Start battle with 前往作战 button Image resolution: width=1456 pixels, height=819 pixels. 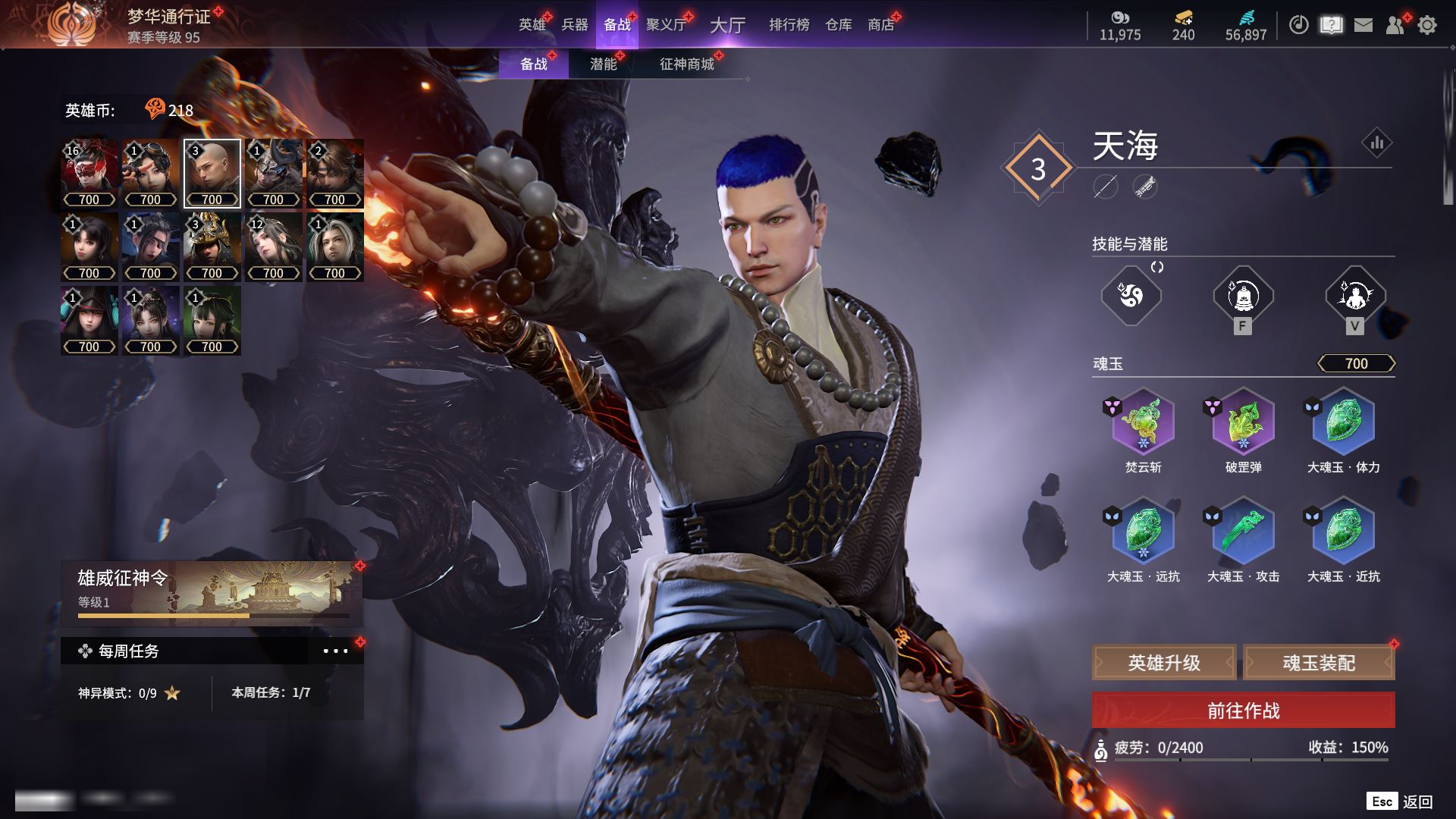click(1243, 711)
